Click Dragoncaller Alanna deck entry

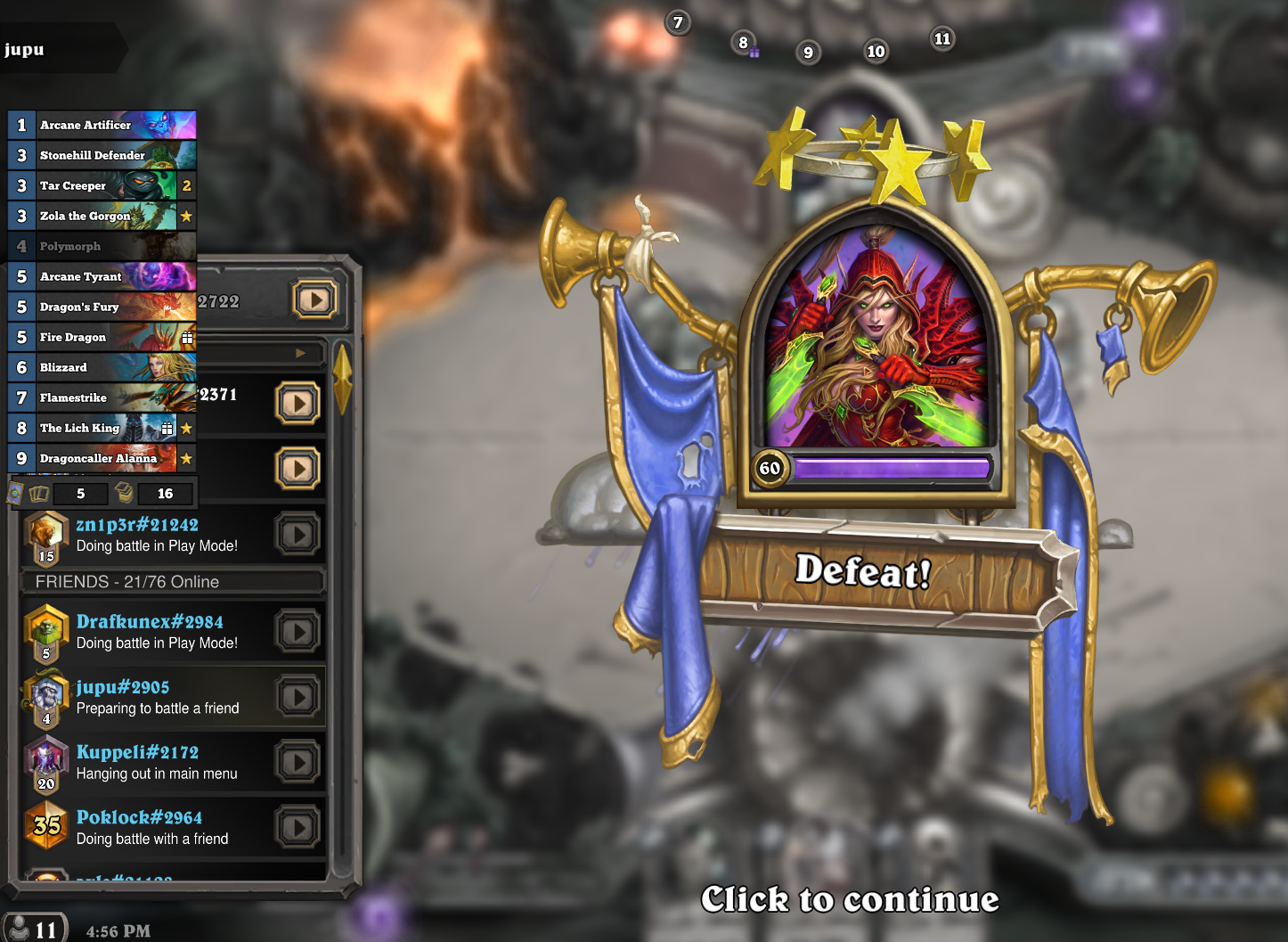[102, 458]
